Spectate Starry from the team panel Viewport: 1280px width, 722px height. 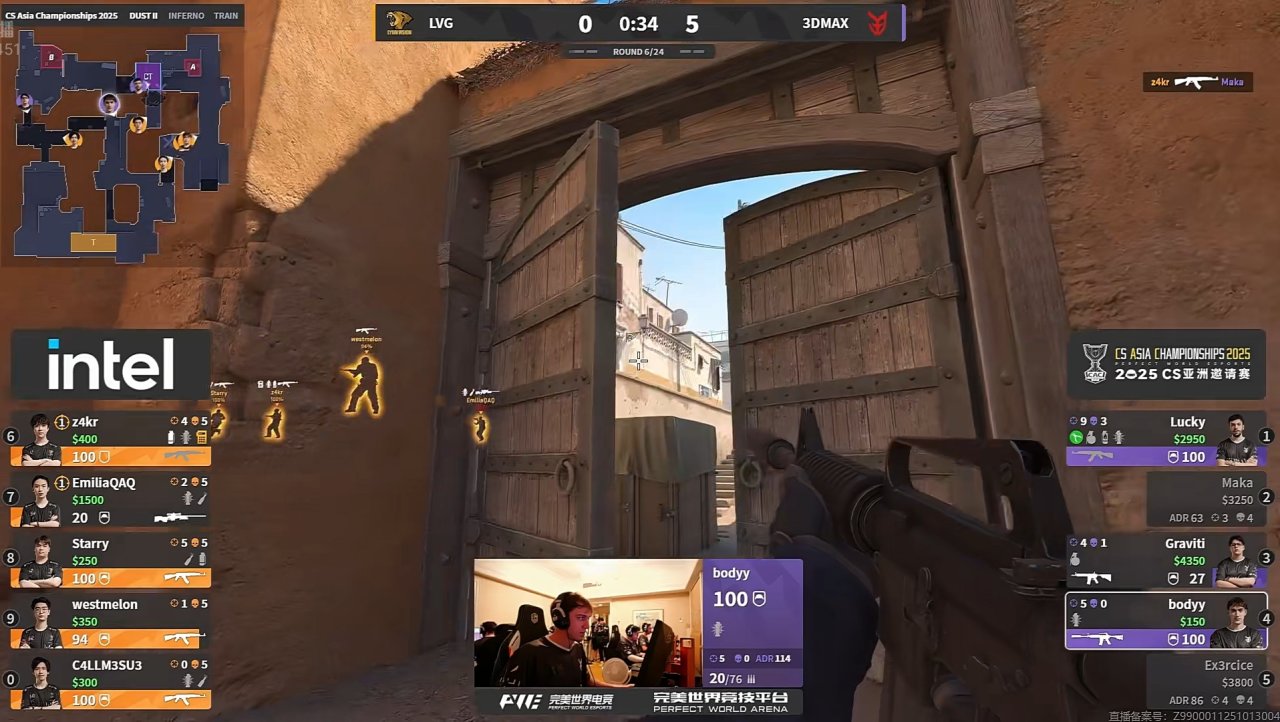111,561
